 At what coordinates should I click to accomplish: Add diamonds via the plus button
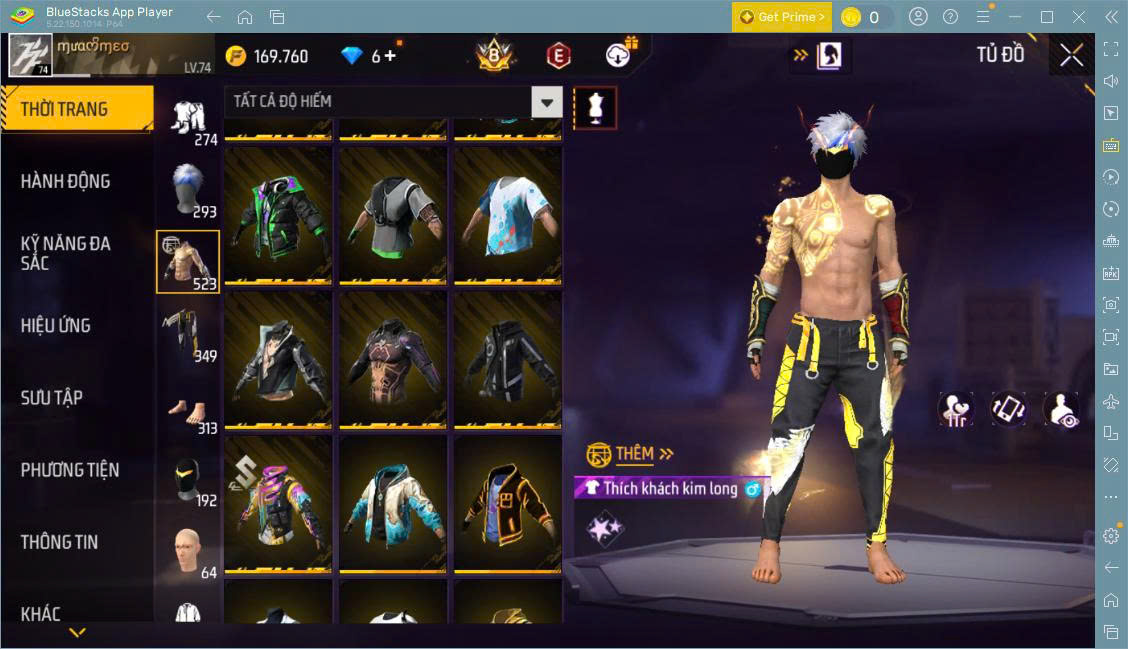tap(389, 56)
